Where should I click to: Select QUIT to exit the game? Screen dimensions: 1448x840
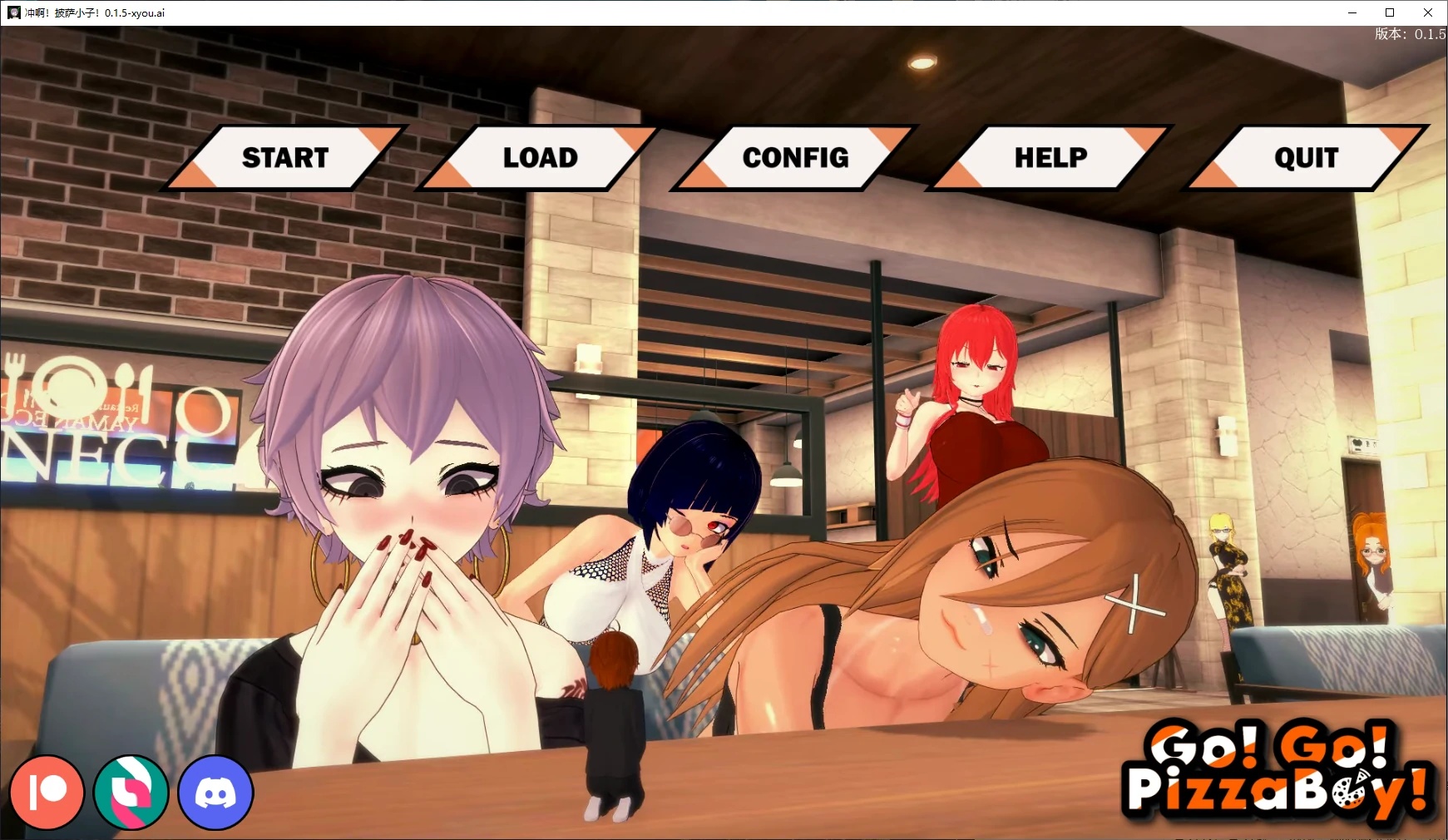(x=1306, y=156)
